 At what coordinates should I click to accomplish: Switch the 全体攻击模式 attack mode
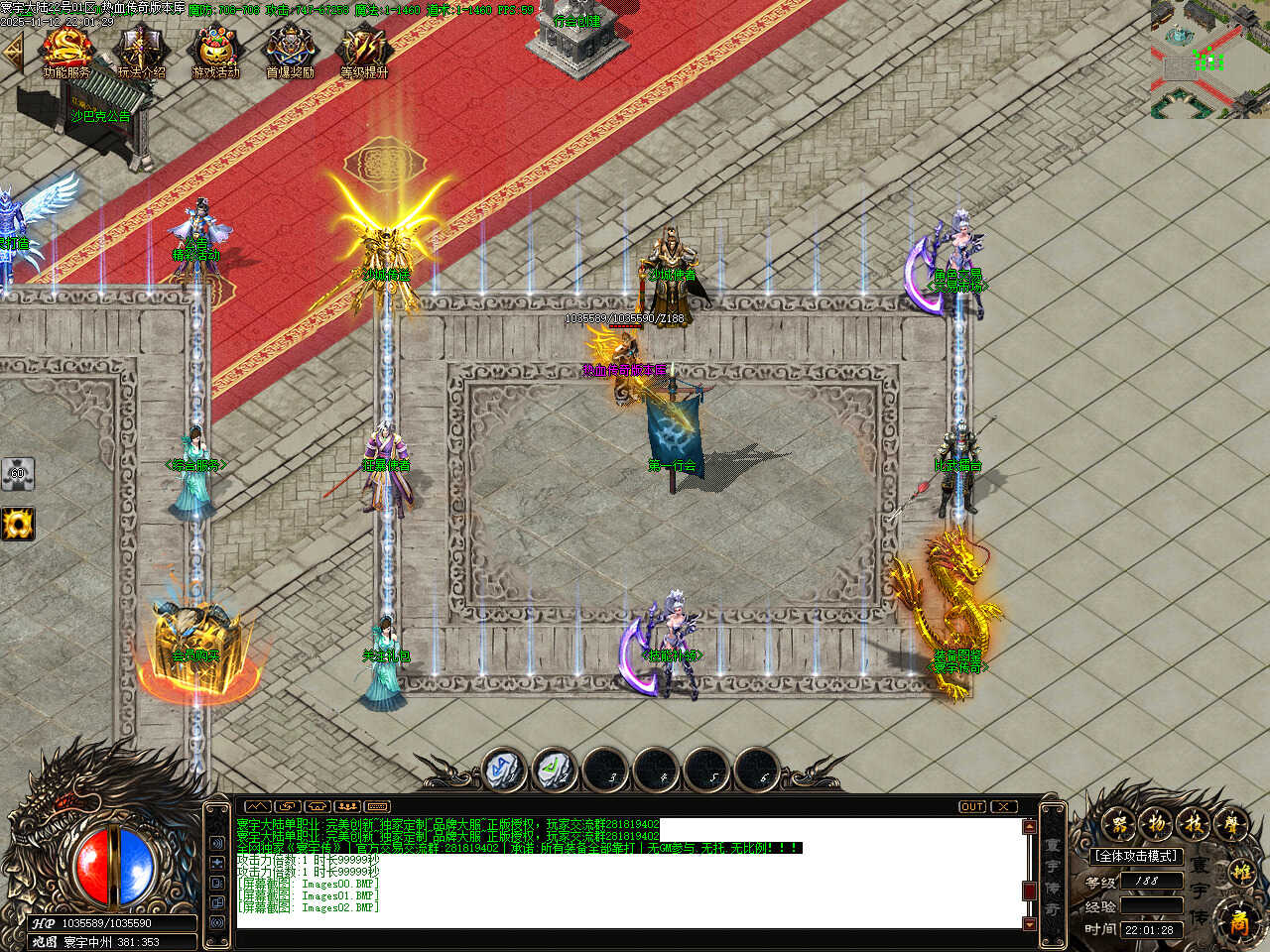pos(1136,856)
